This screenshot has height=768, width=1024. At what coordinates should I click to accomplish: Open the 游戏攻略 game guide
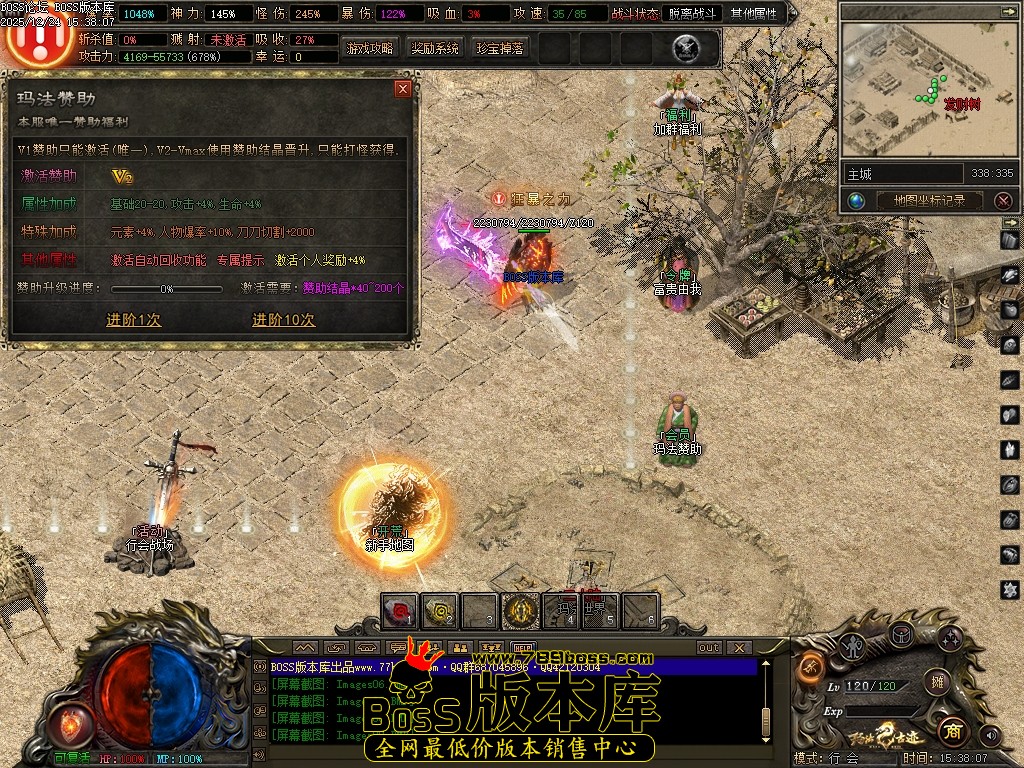point(370,48)
